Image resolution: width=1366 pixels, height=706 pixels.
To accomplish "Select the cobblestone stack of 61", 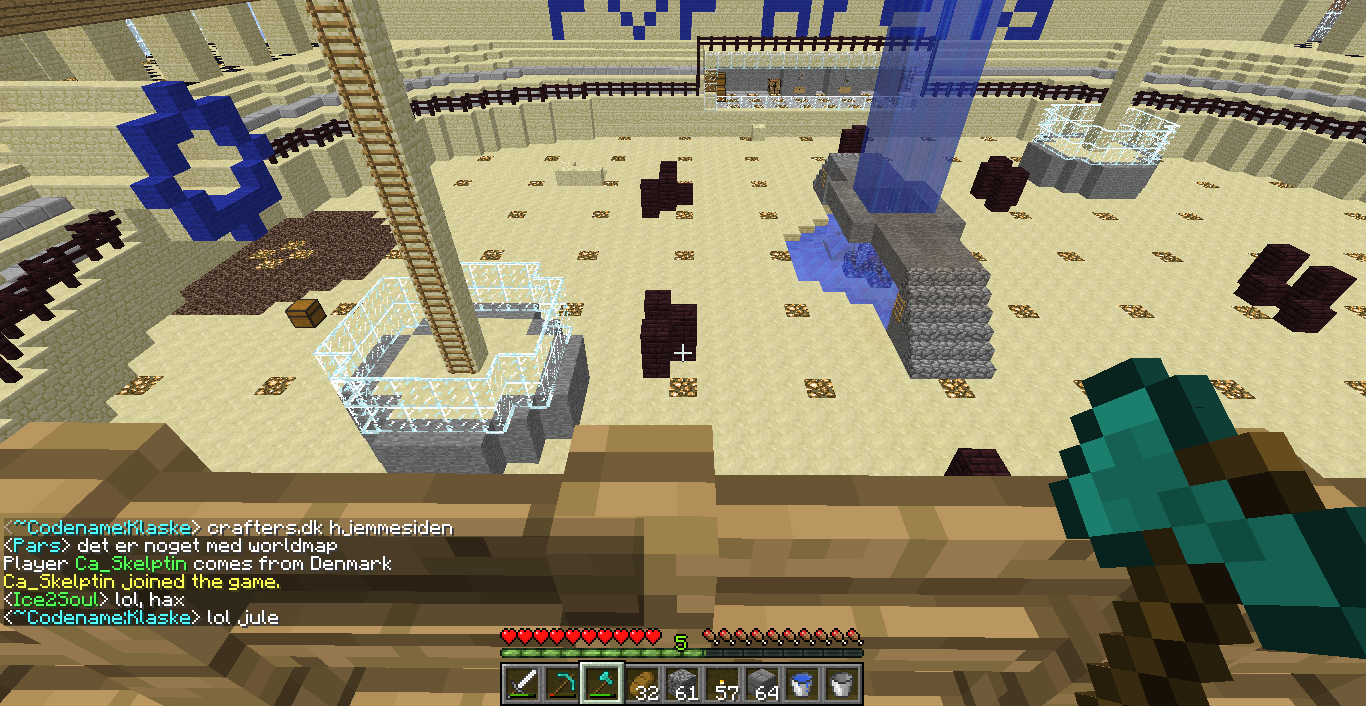I will click(683, 684).
